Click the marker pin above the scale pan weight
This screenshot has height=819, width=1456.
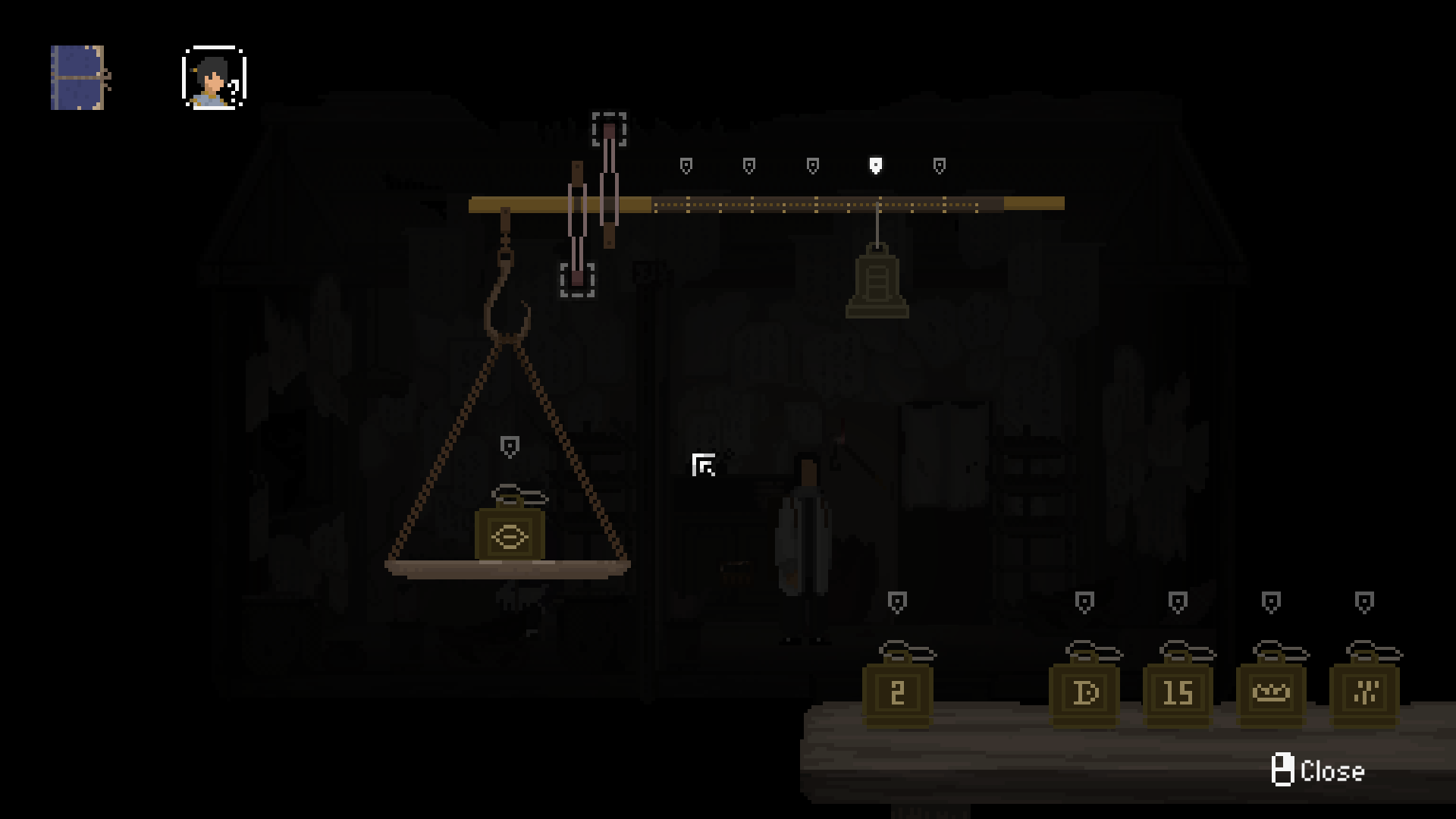tap(510, 446)
